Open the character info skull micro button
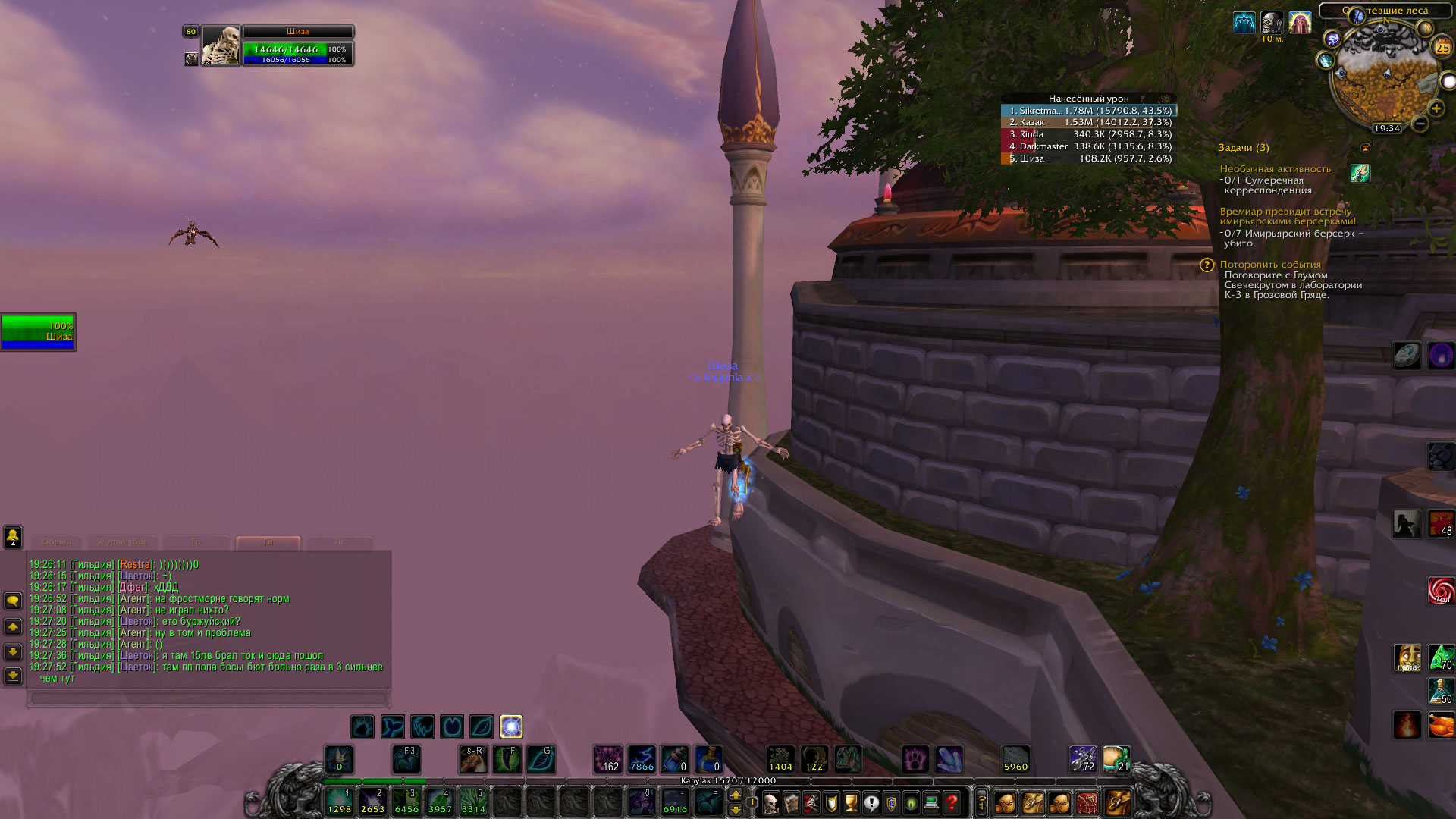This screenshot has width=1456, height=819. click(x=770, y=802)
